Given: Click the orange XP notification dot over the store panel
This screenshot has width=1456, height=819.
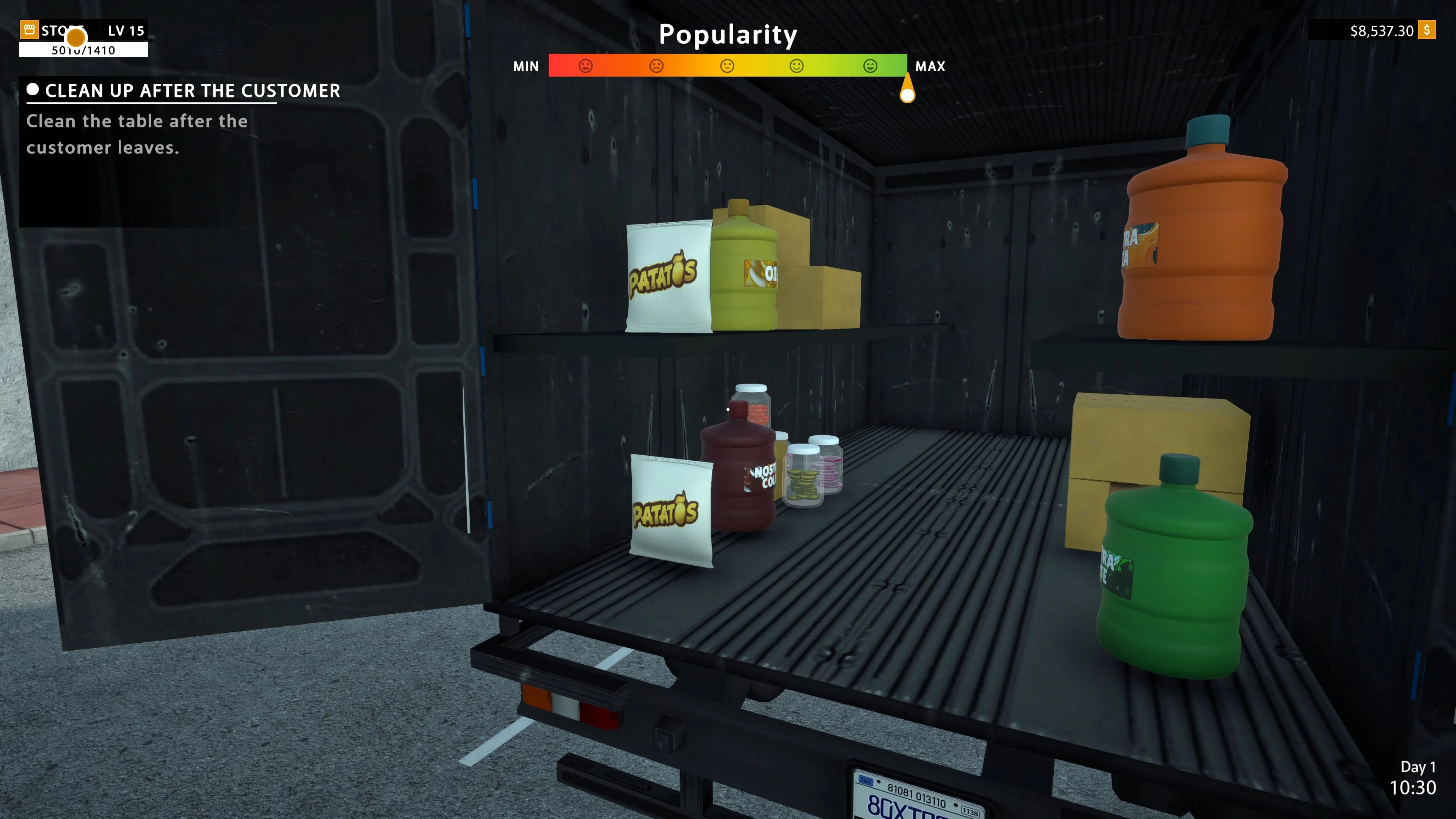Looking at the screenshot, I should click(75, 38).
